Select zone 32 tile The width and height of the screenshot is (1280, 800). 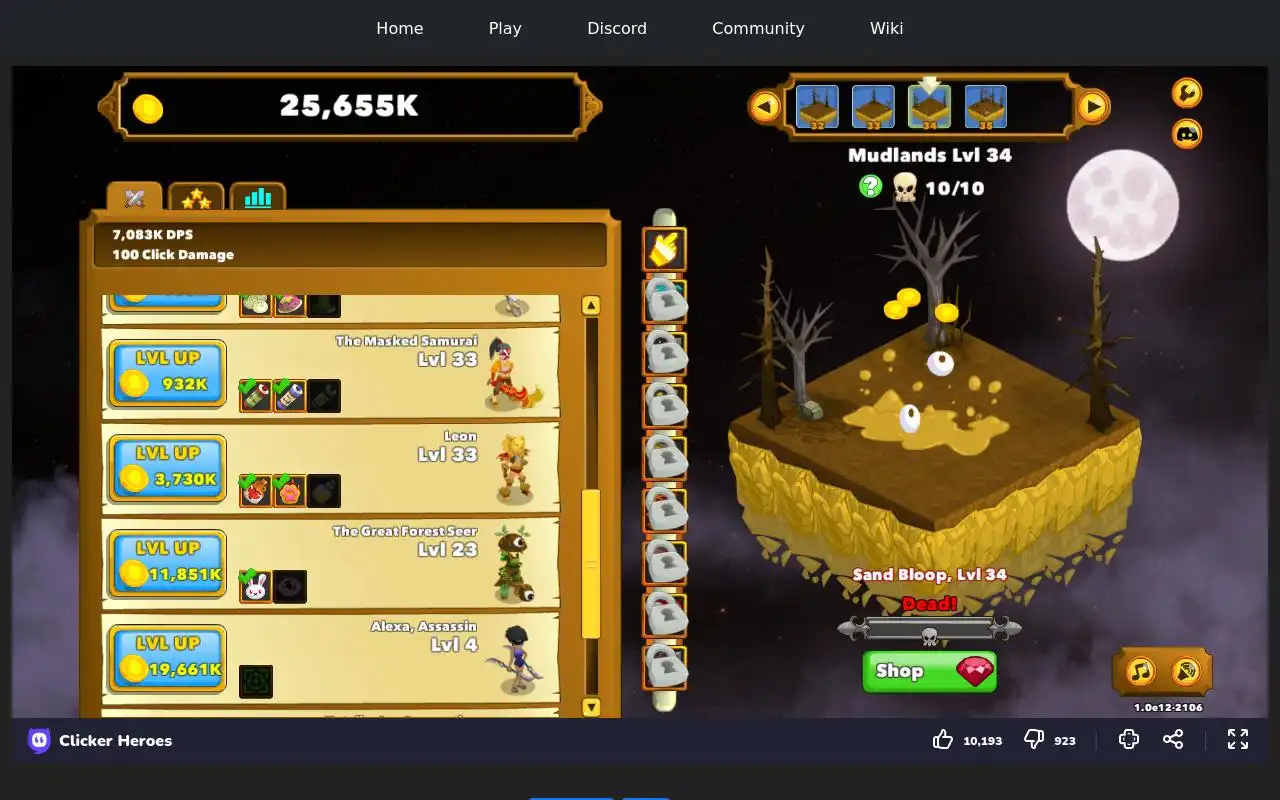tap(817, 107)
